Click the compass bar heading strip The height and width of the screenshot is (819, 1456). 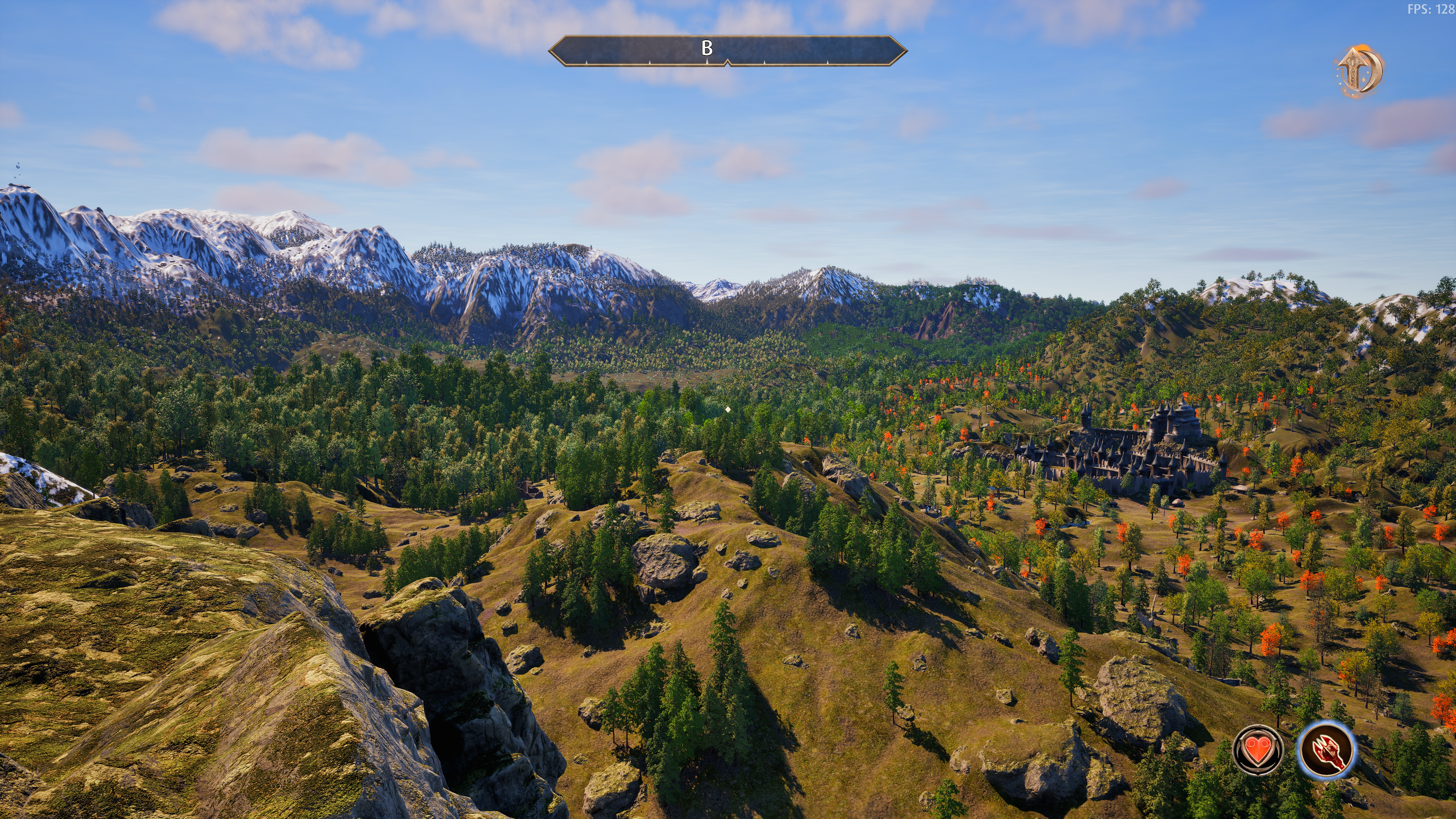click(x=728, y=51)
